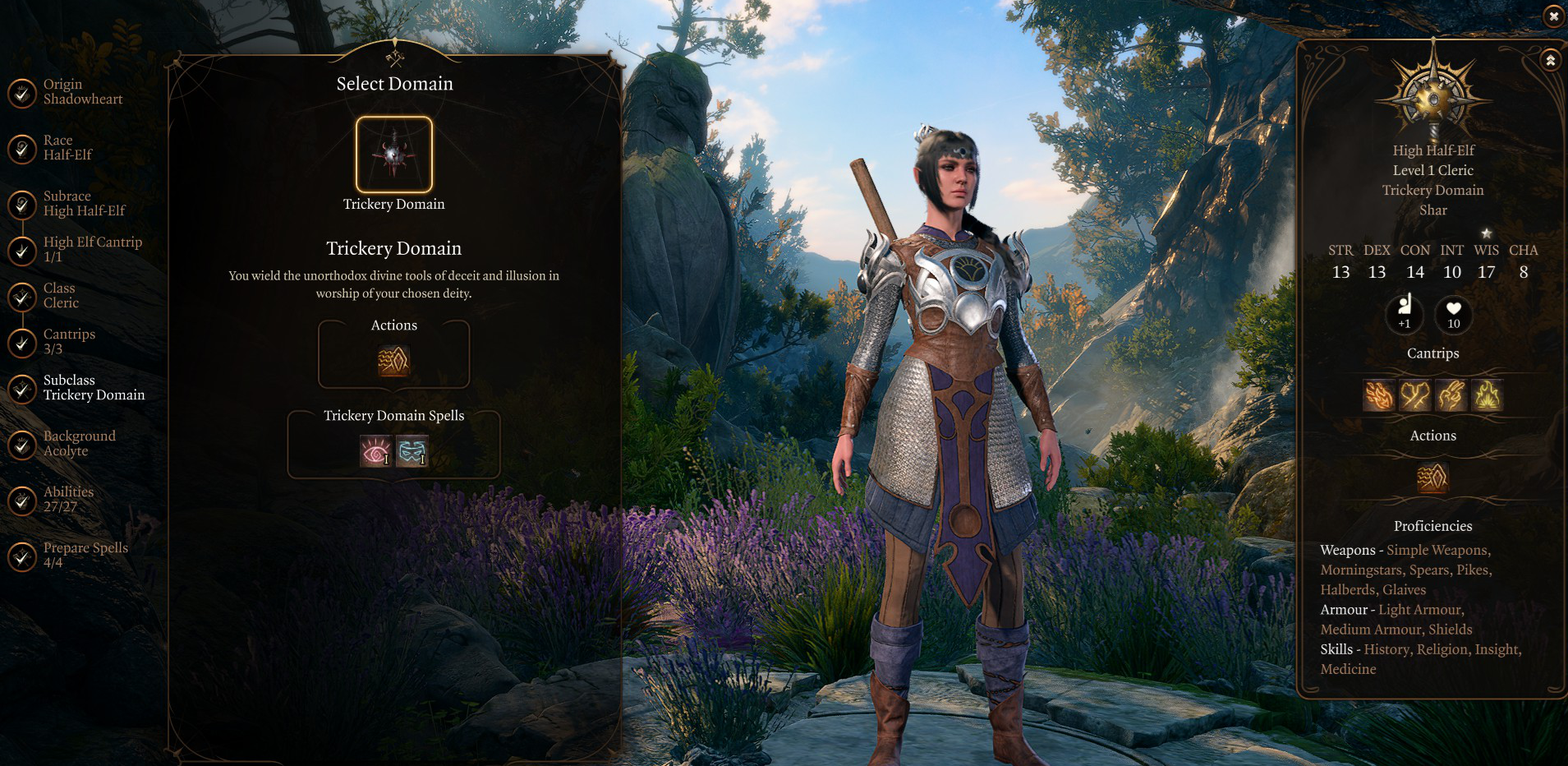1568x766 pixels.
Task: Inspect the domain action icon under Select Domain
Action: click(x=393, y=361)
